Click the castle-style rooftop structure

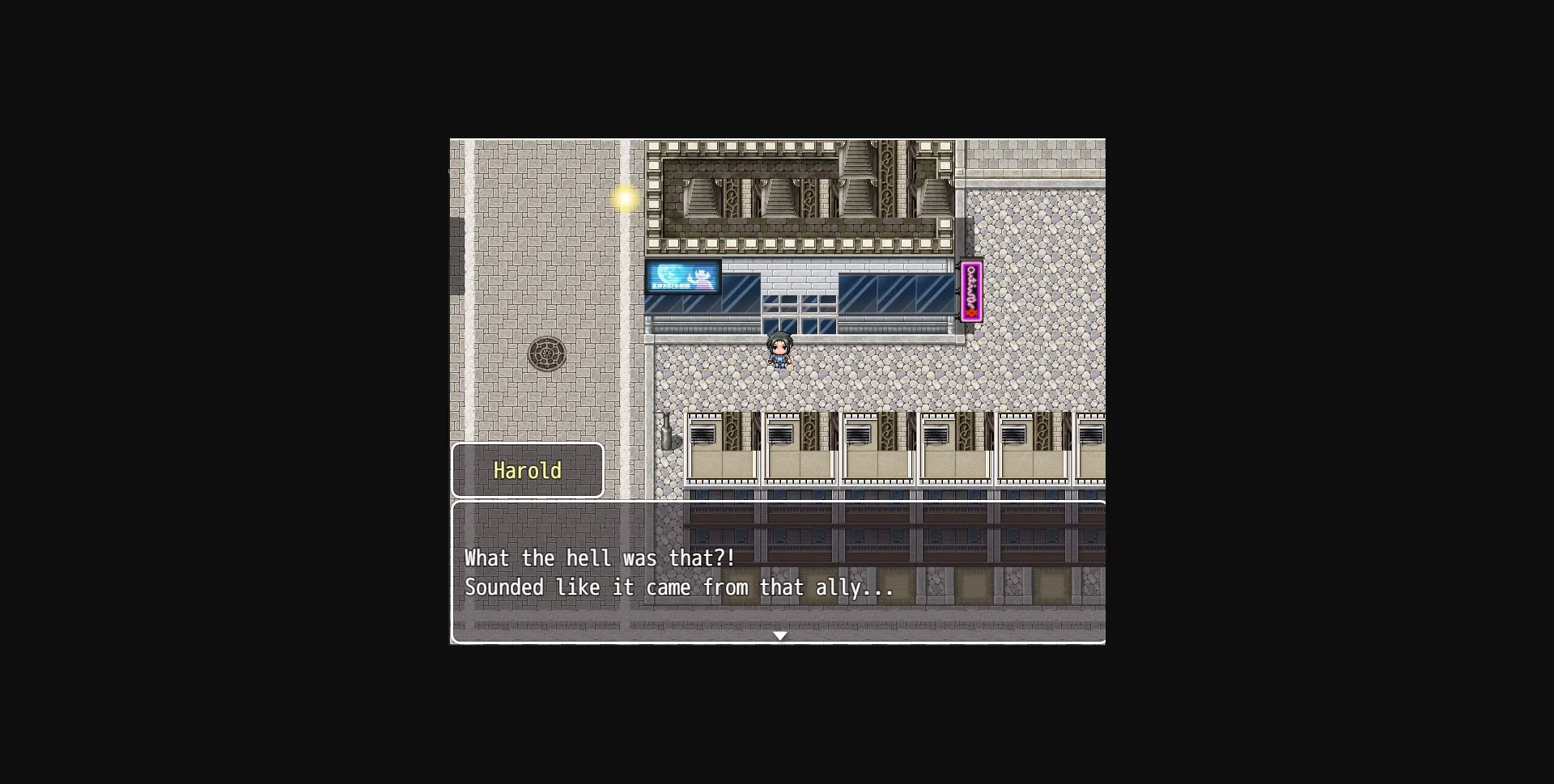[801, 194]
